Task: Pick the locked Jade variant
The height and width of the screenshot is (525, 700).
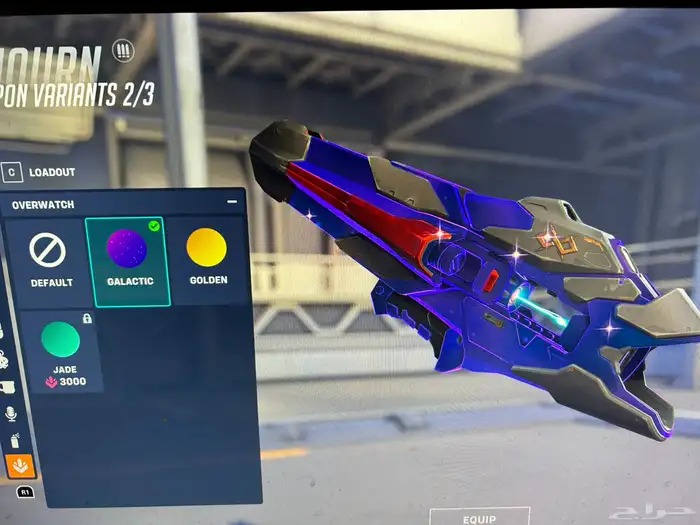Action: tap(63, 348)
